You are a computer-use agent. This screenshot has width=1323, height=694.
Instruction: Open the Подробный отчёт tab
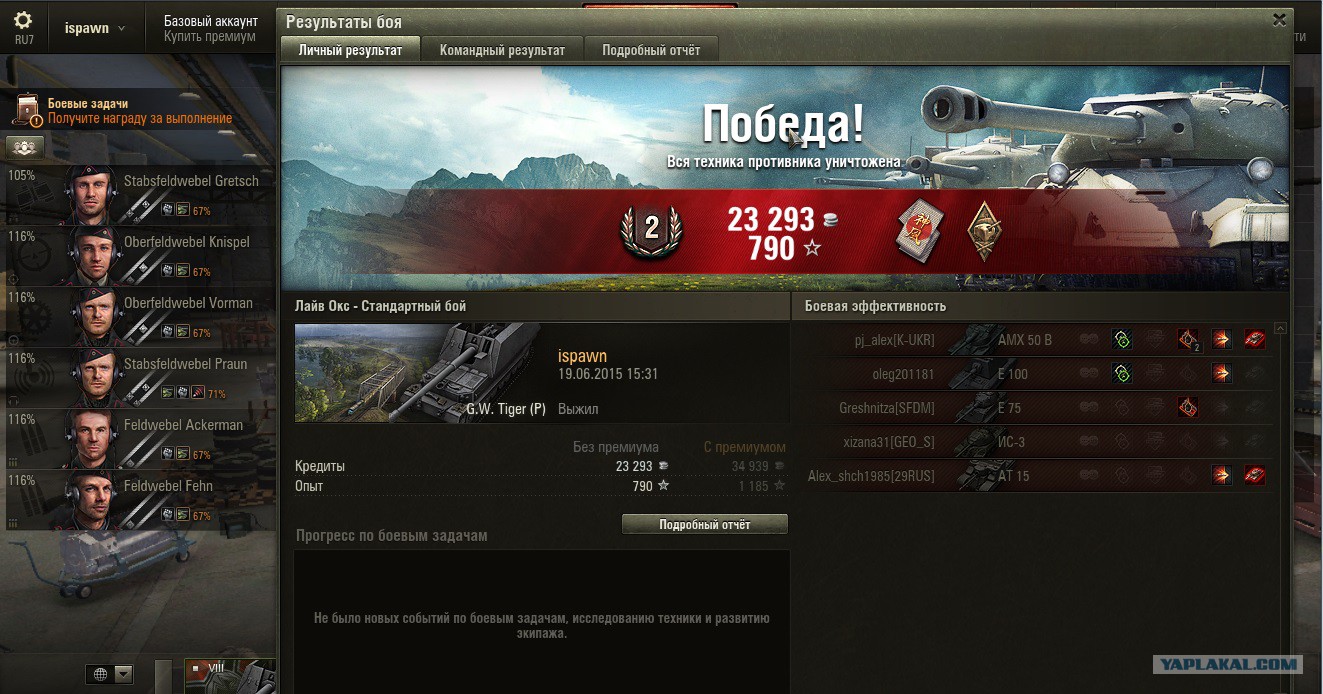click(651, 50)
